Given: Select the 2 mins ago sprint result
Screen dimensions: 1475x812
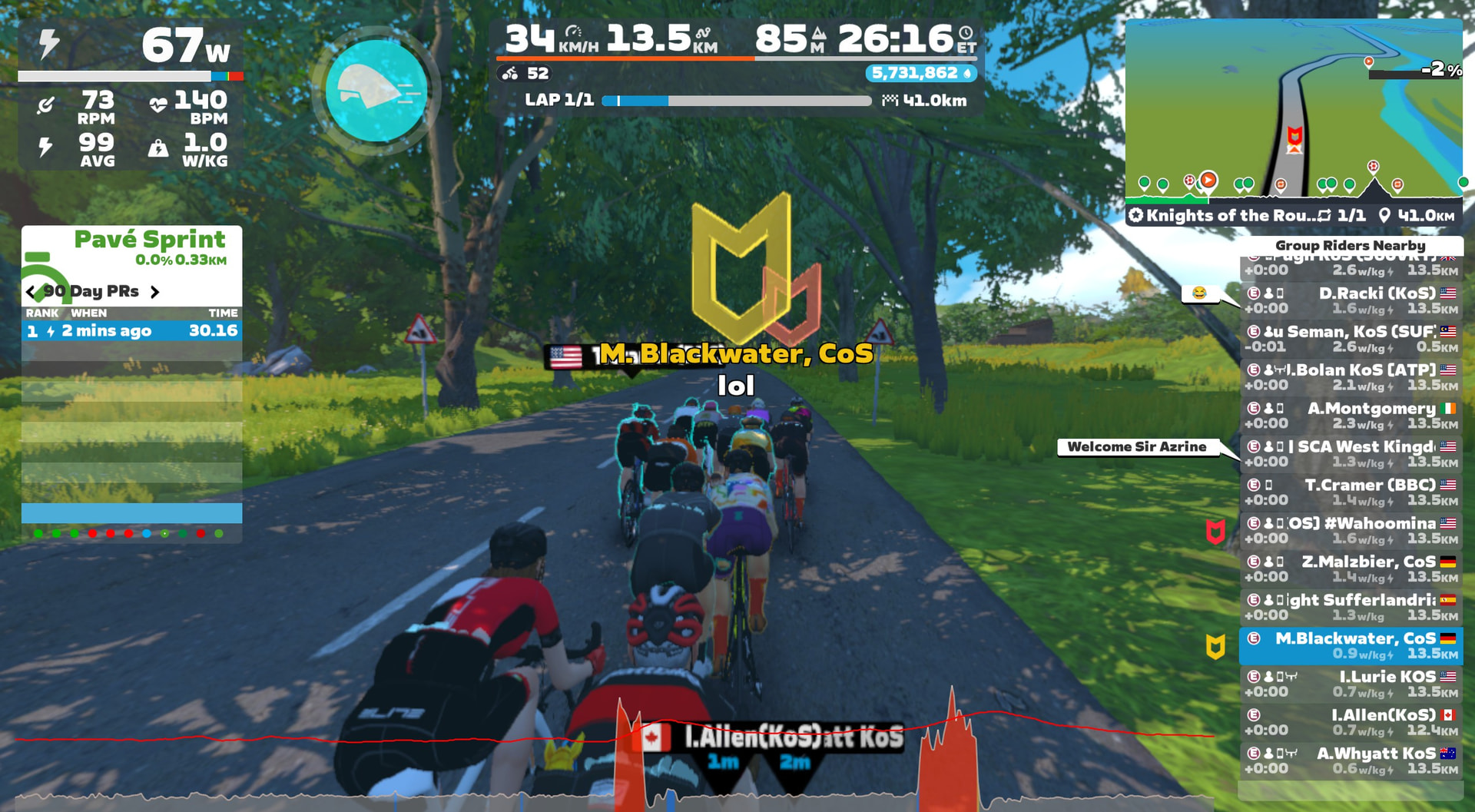Looking at the screenshot, I should click(x=131, y=331).
